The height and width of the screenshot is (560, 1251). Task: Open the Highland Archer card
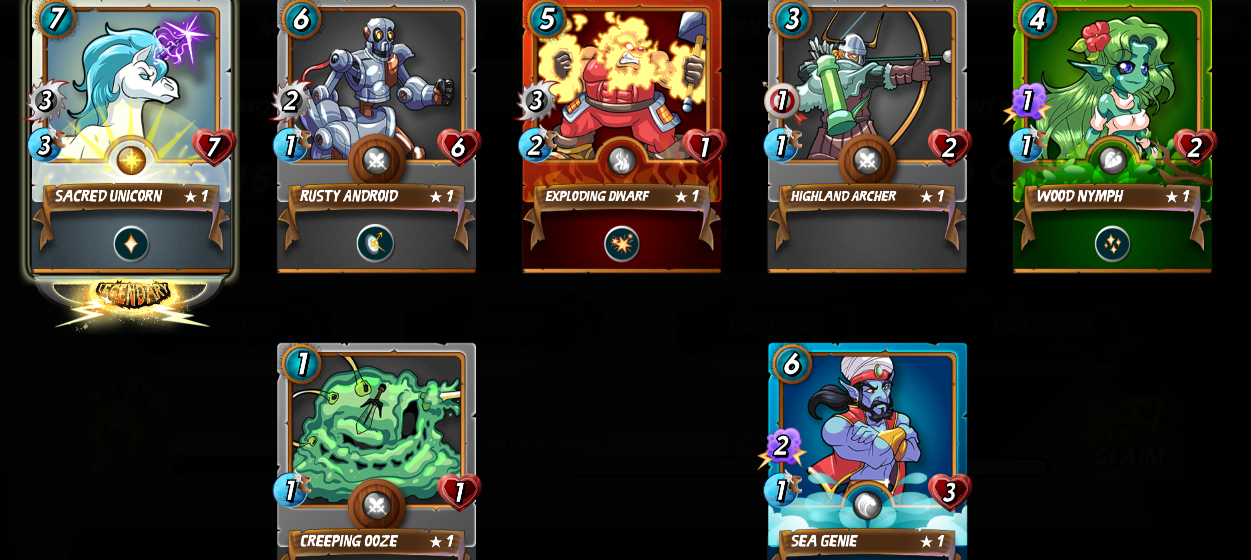click(x=866, y=90)
